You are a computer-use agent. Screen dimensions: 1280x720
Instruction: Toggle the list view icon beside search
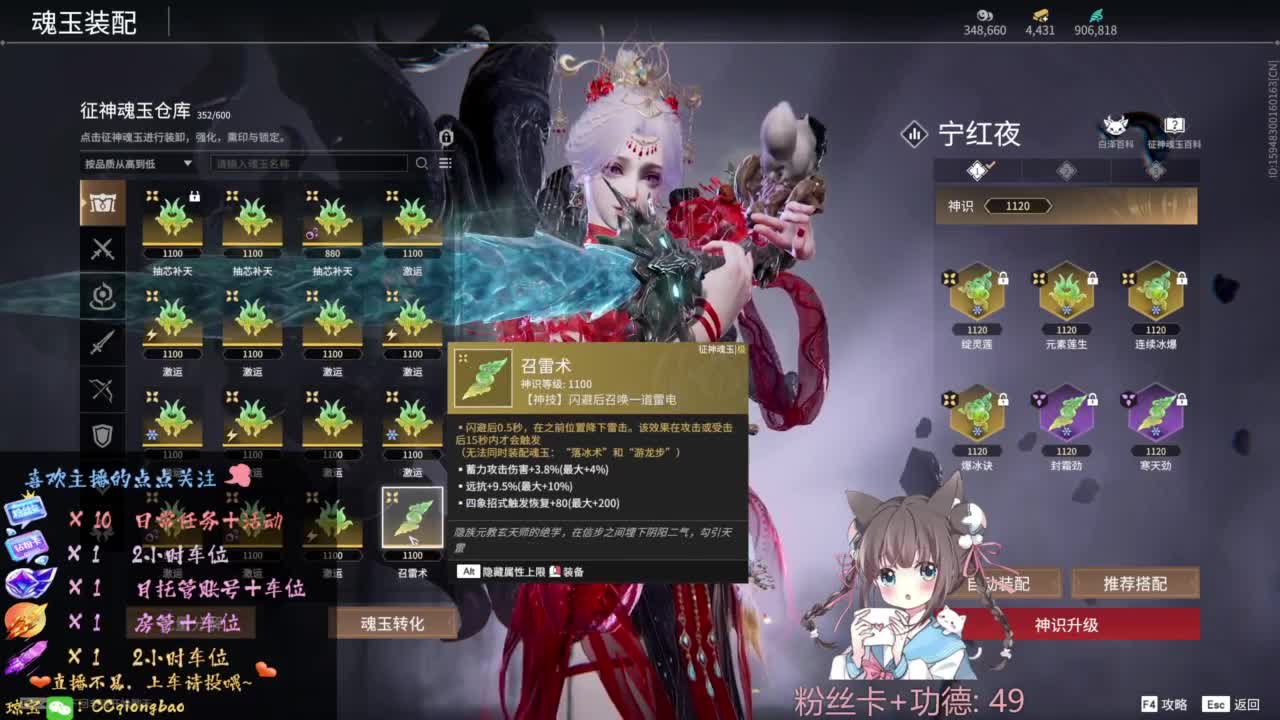coord(445,162)
